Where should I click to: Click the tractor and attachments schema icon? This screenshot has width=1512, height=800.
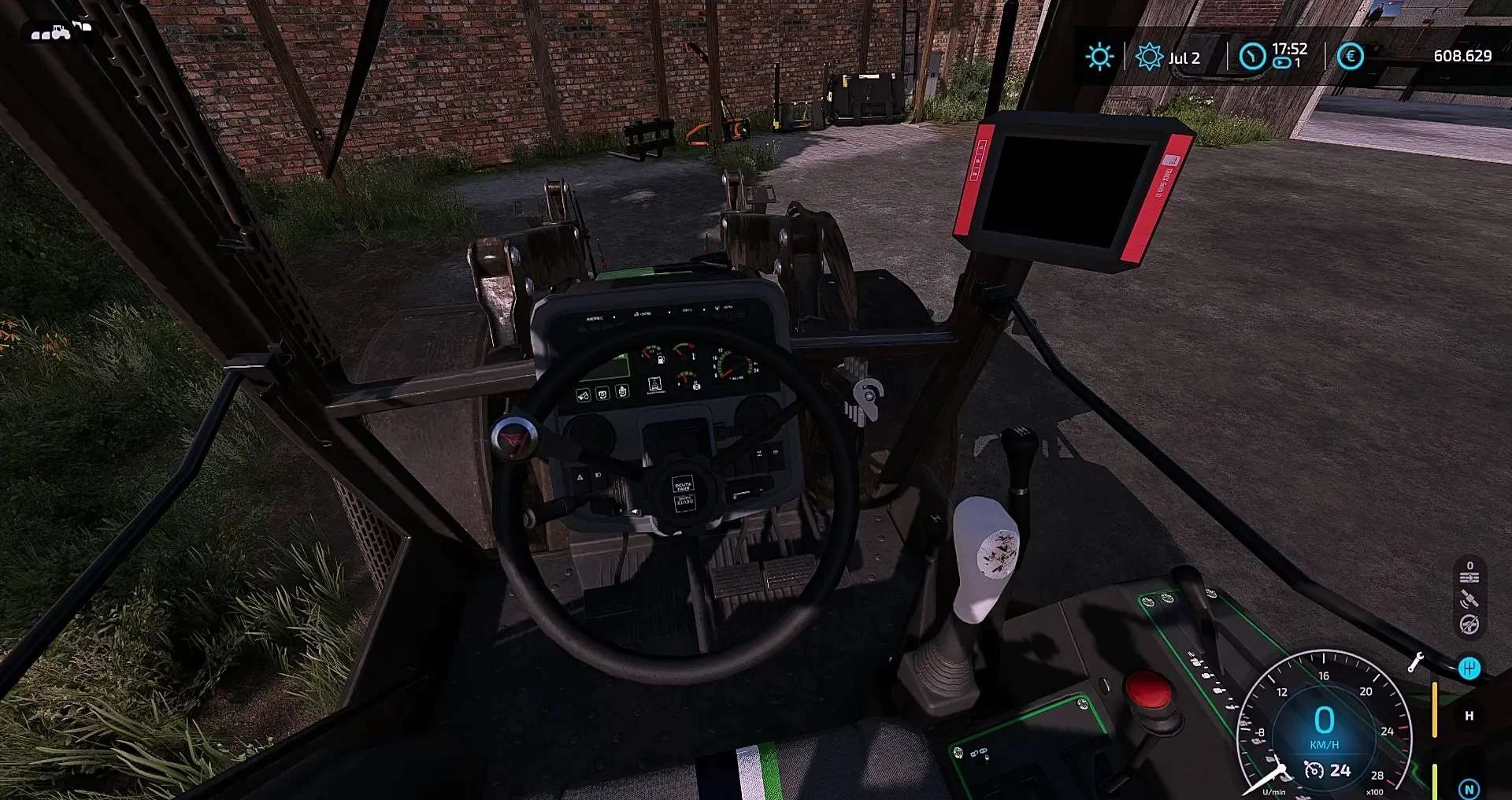(x=61, y=31)
